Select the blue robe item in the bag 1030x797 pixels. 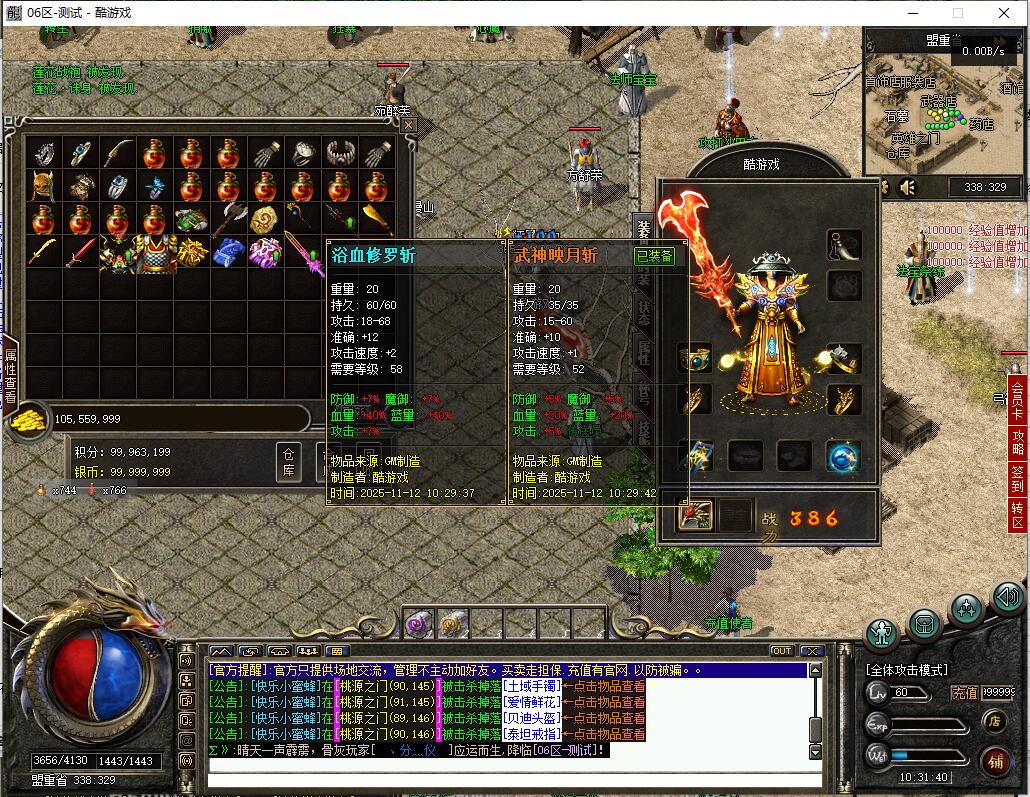coord(229,252)
